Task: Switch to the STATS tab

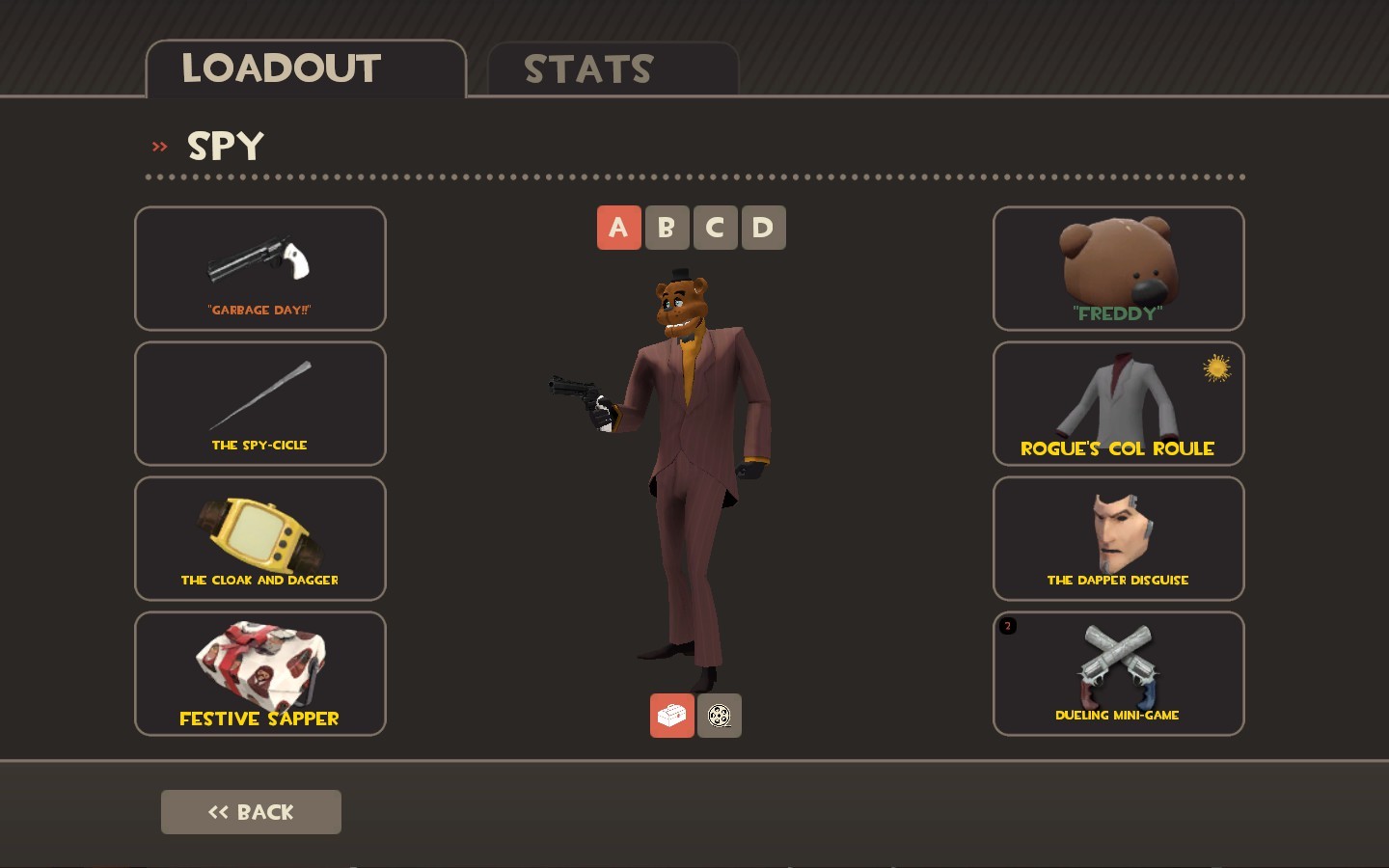Action: pyautogui.click(x=587, y=68)
